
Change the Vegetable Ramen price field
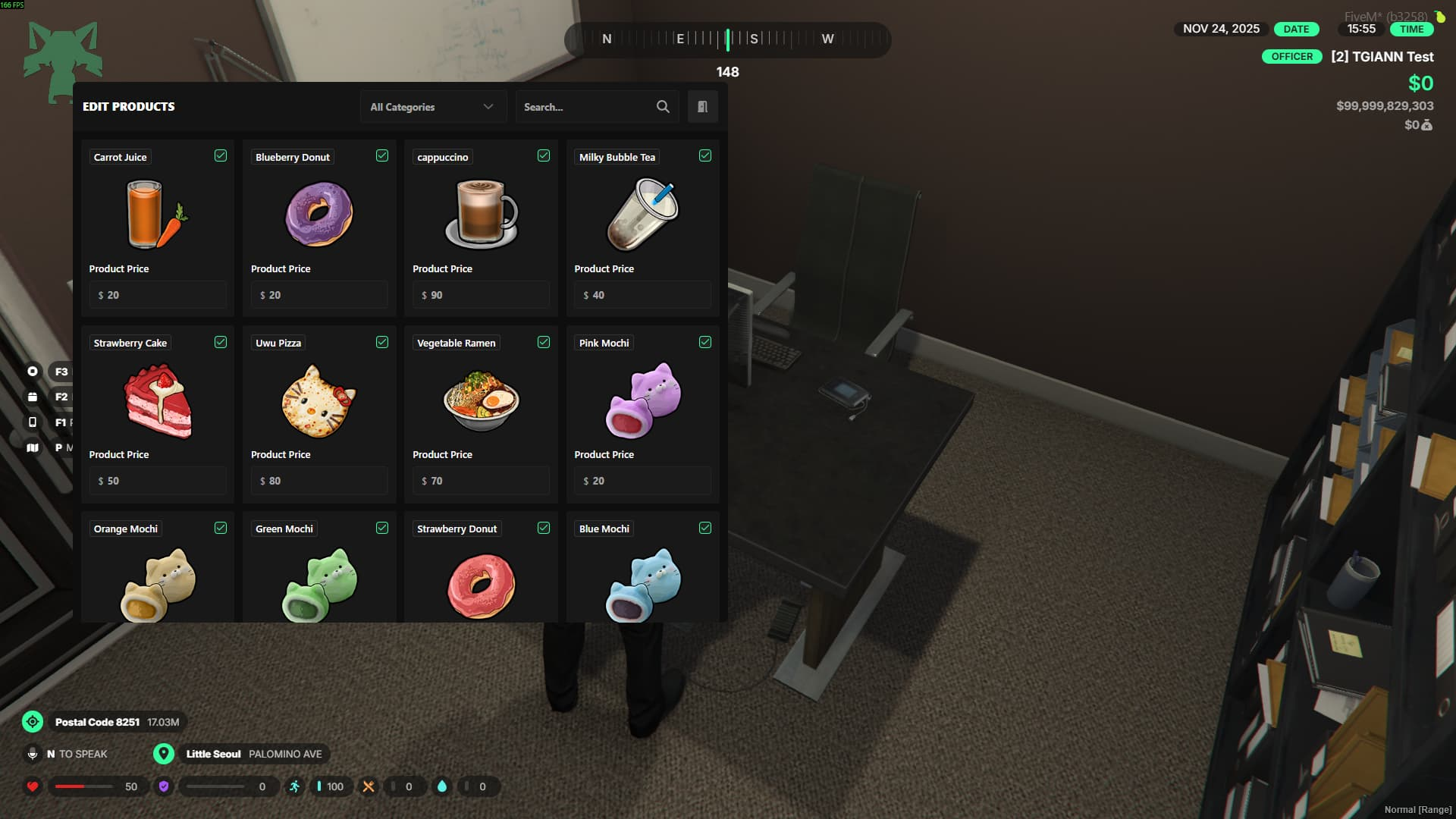[481, 481]
